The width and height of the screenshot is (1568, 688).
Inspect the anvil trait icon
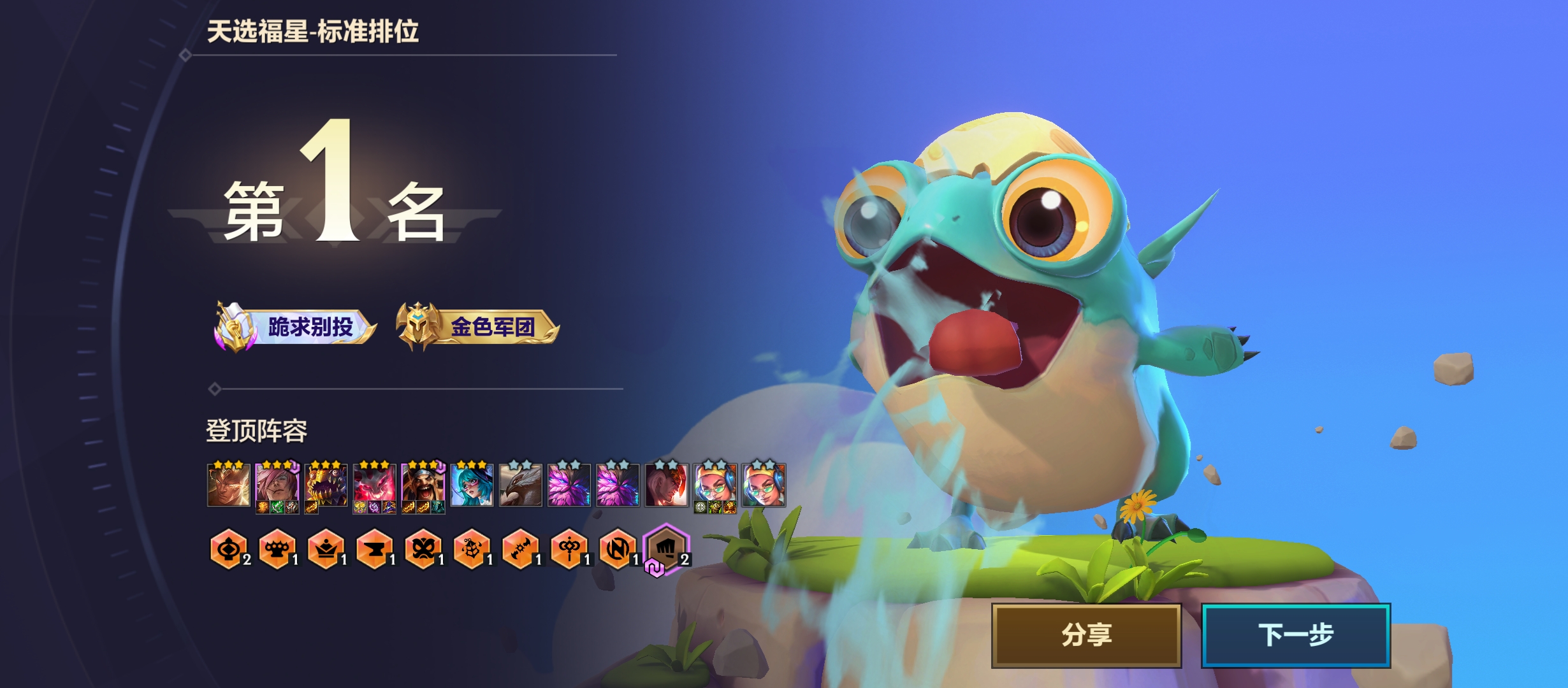point(374,548)
